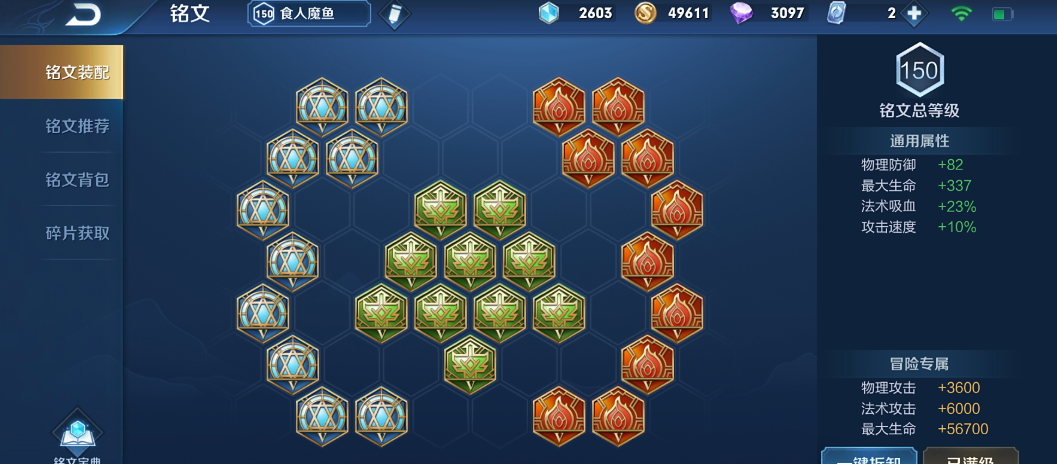Tap the blue gem currency icon
Image resolution: width=1057 pixels, height=464 pixels.
coord(549,13)
